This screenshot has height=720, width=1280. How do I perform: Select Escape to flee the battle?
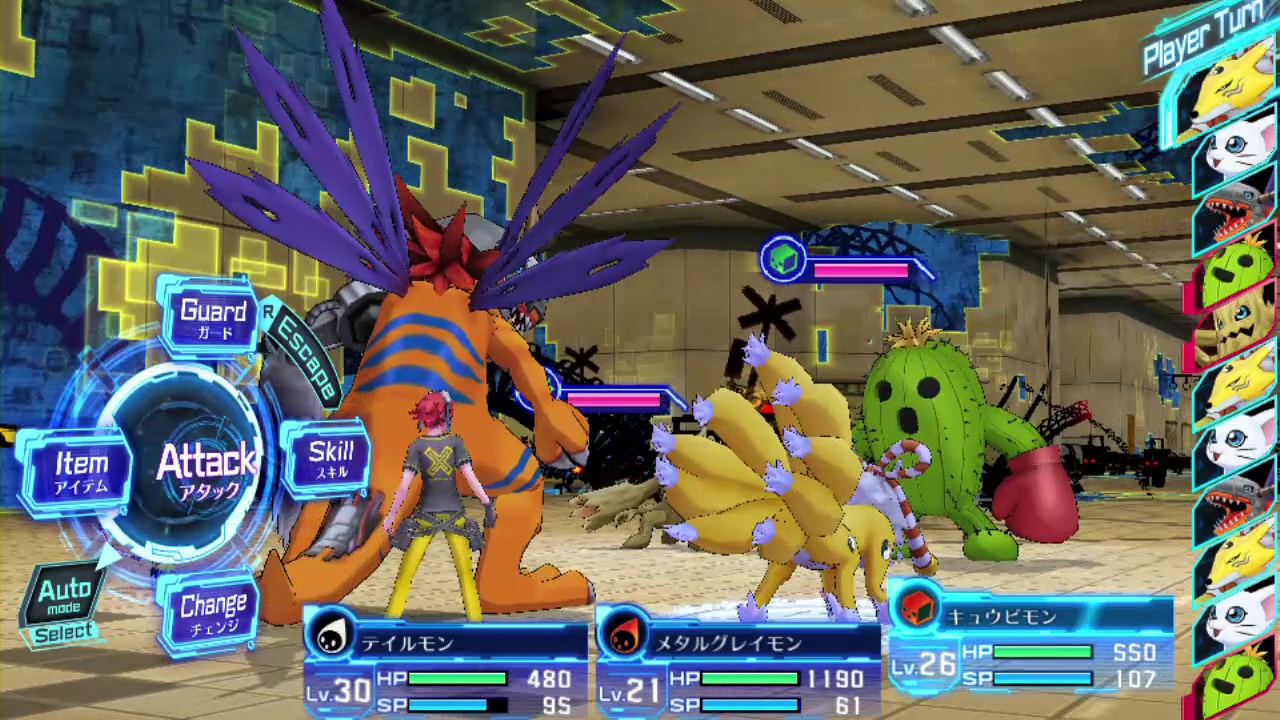304,356
